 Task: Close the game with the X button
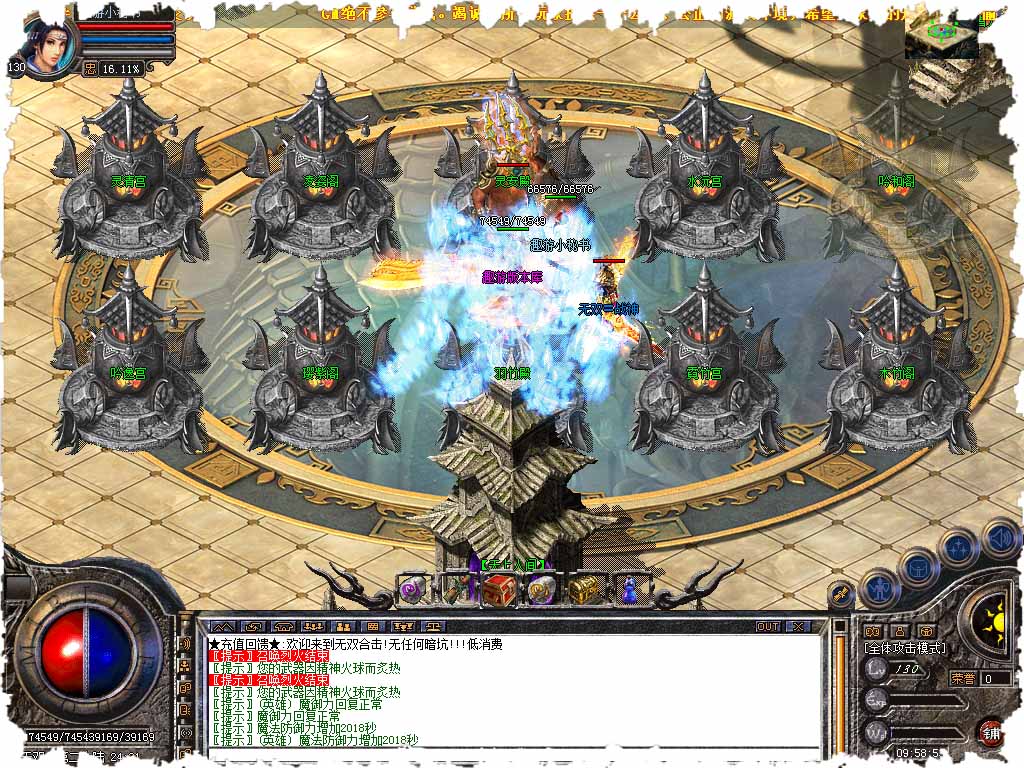pyautogui.click(x=797, y=626)
